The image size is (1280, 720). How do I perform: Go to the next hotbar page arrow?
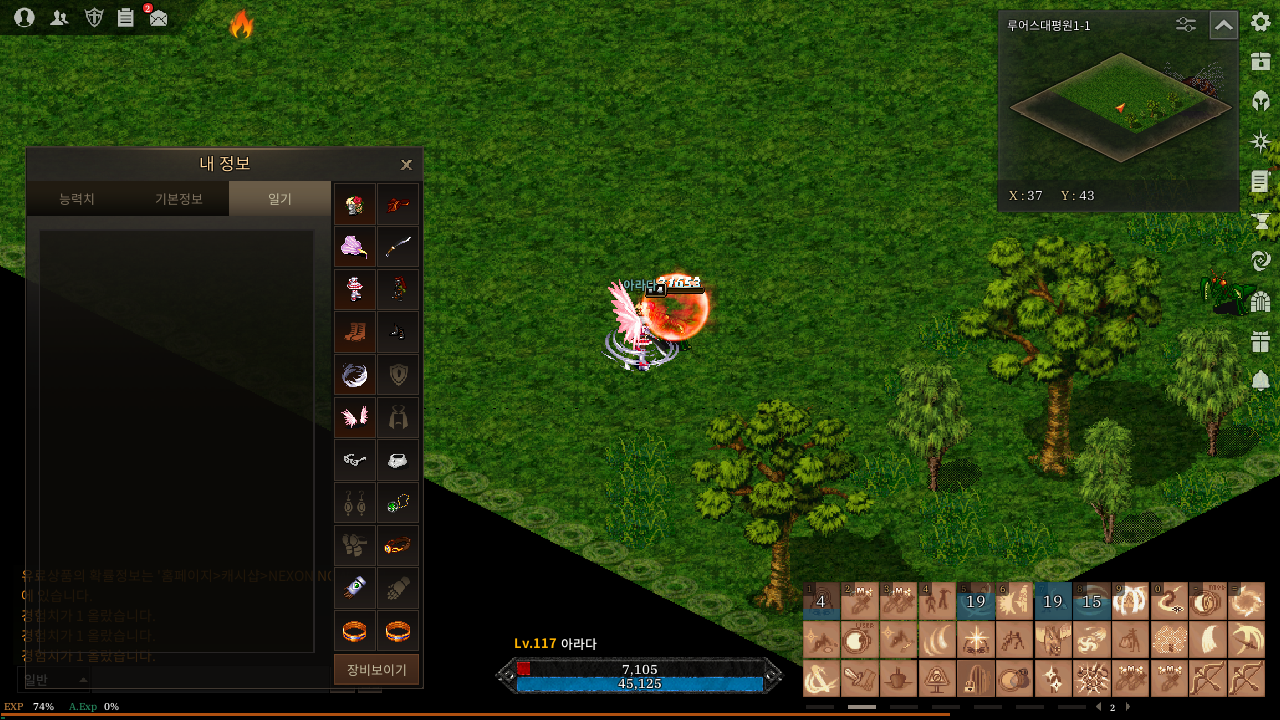pos(1128,707)
